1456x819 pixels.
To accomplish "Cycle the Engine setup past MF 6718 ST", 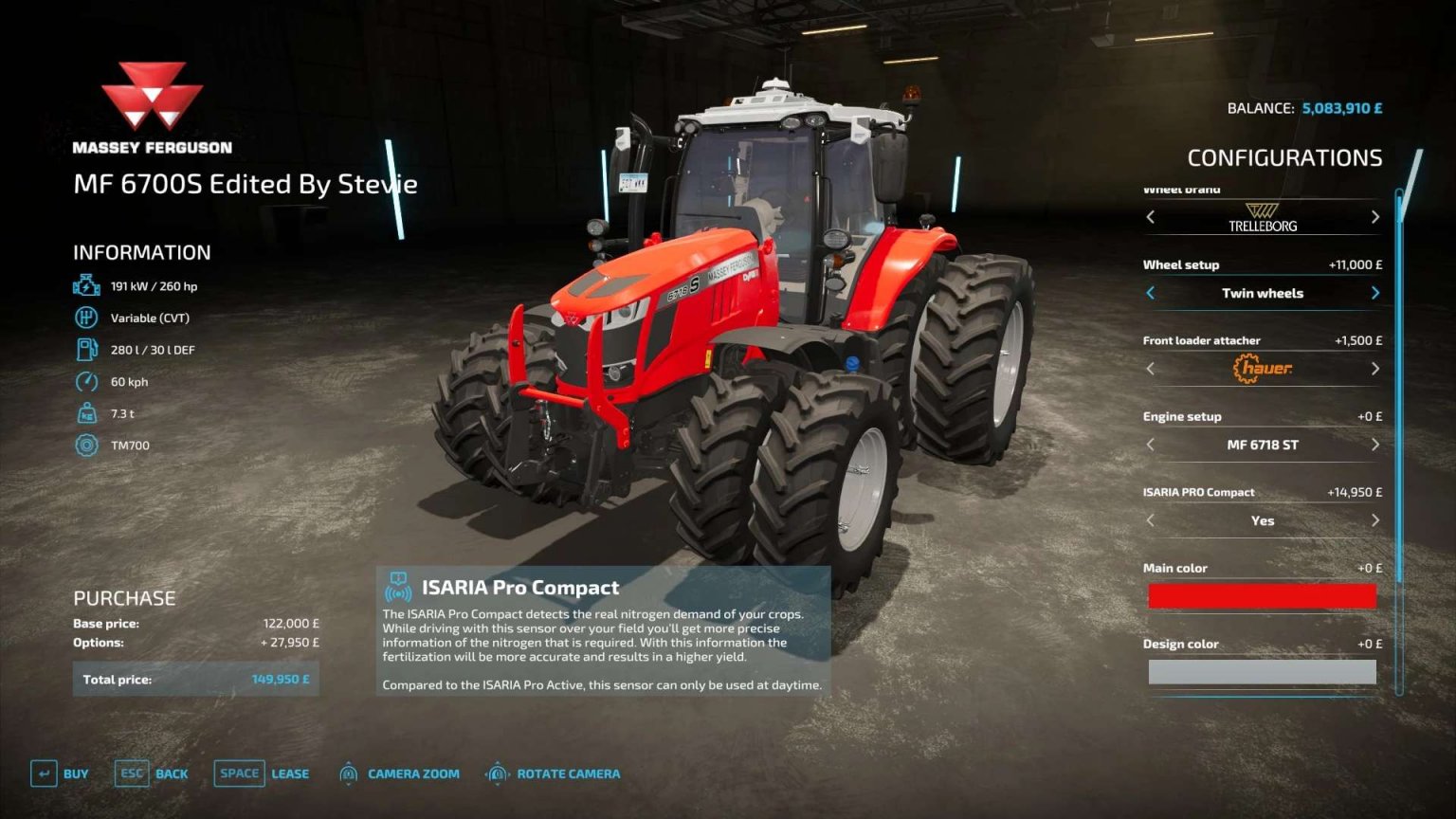I will pos(1374,444).
